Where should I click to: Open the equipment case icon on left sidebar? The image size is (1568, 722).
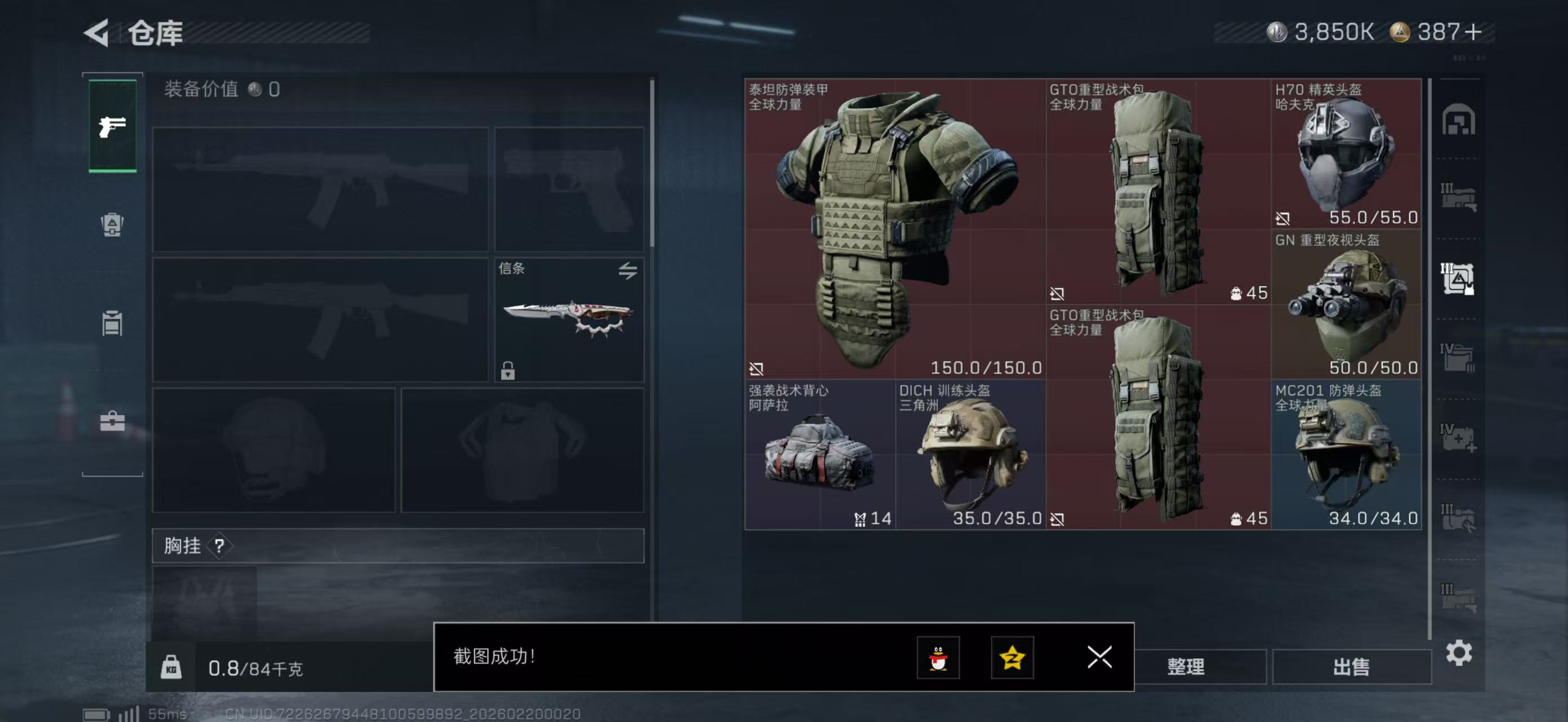point(113,422)
